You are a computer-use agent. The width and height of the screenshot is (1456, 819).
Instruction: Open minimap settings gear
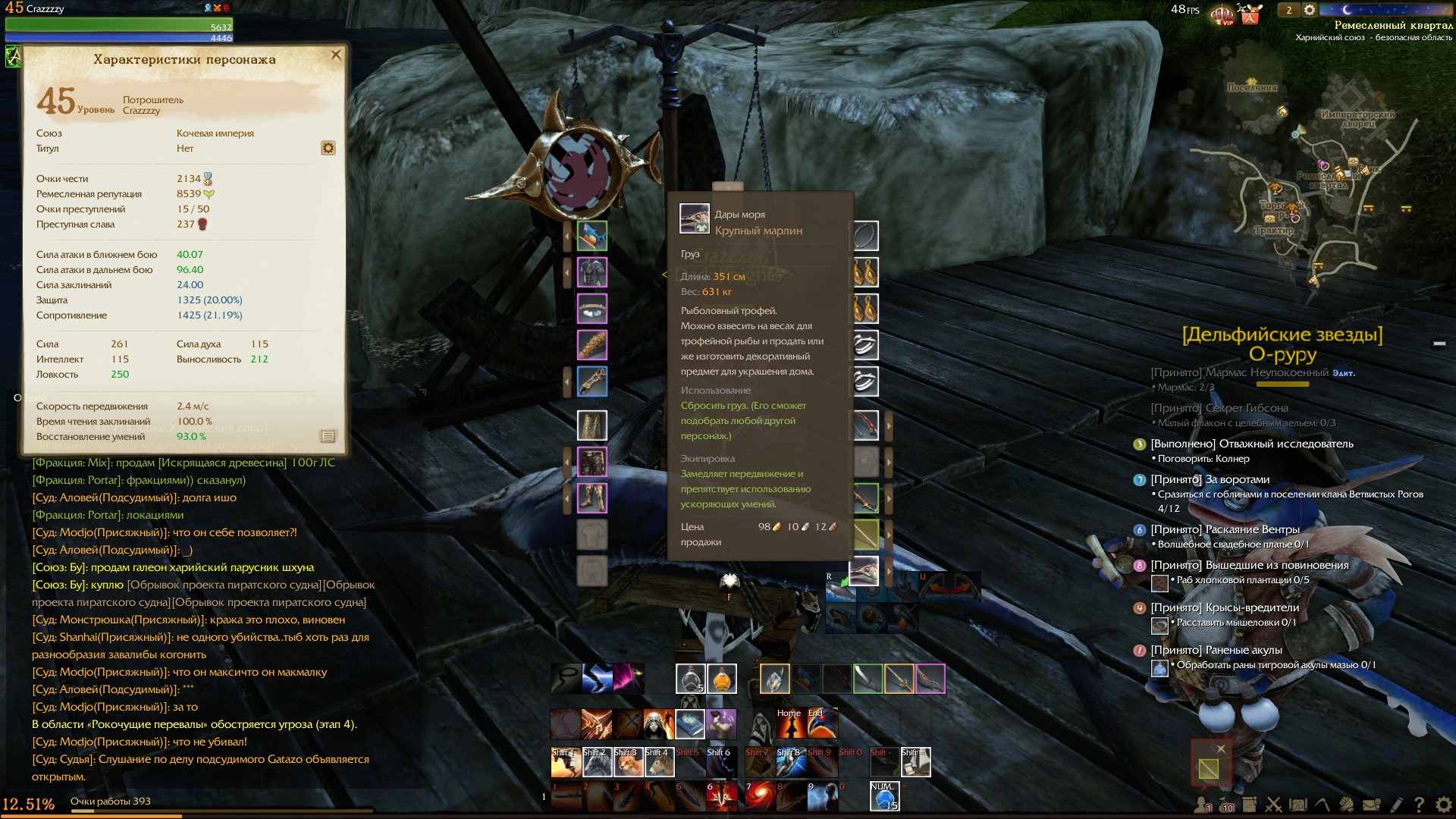[1310, 11]
